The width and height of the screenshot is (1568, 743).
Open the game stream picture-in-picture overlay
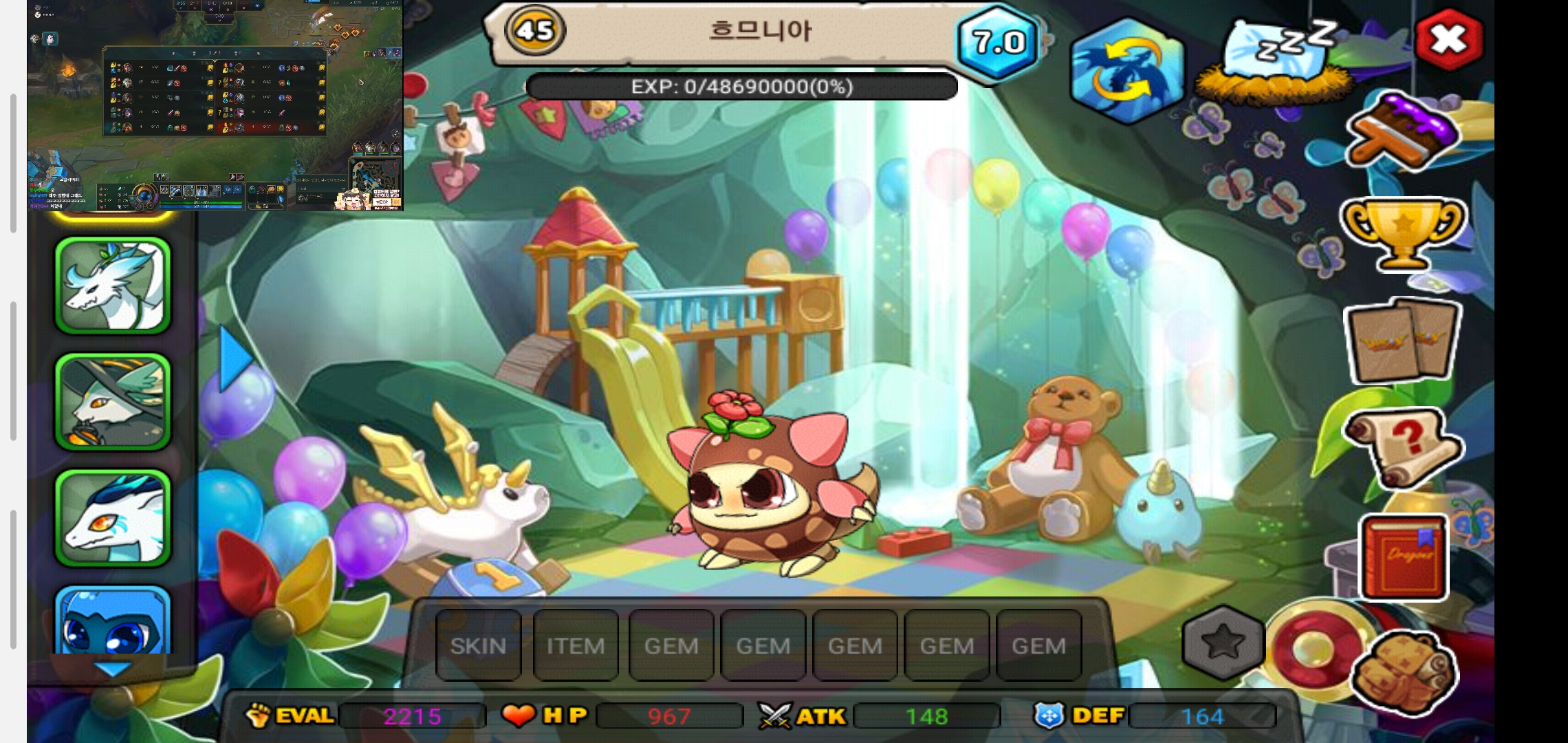click(x=215, y=105)
